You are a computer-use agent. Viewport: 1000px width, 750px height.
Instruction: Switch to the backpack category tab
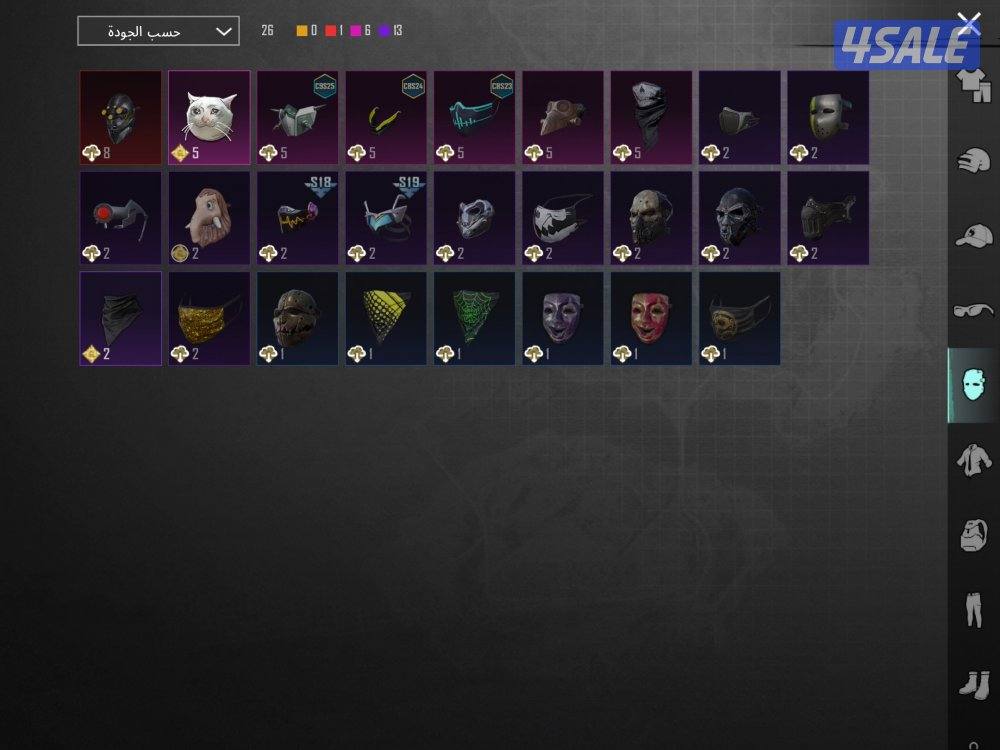(x=973, y=536)
